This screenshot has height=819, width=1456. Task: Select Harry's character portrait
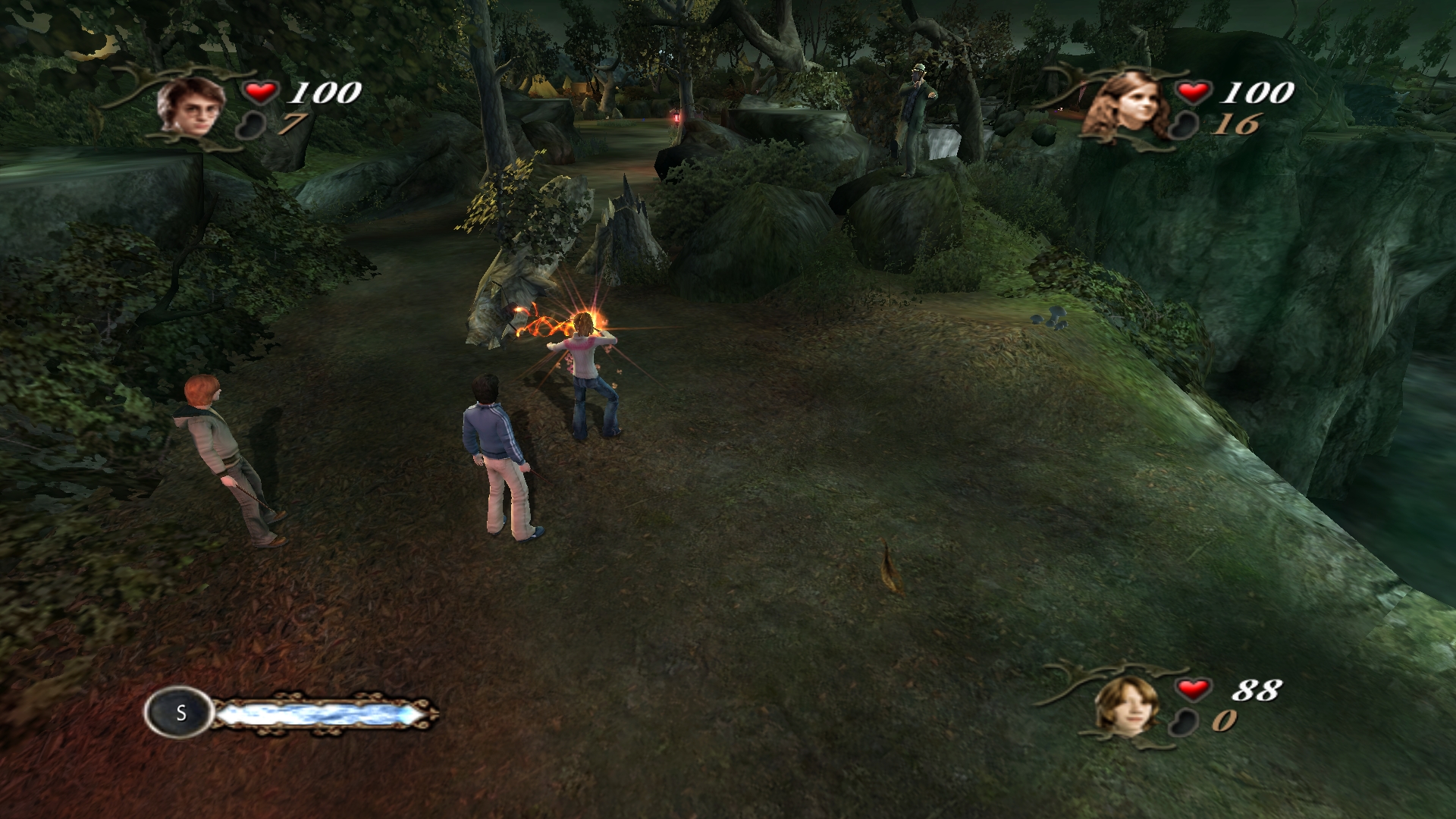[x=186, y=107]
